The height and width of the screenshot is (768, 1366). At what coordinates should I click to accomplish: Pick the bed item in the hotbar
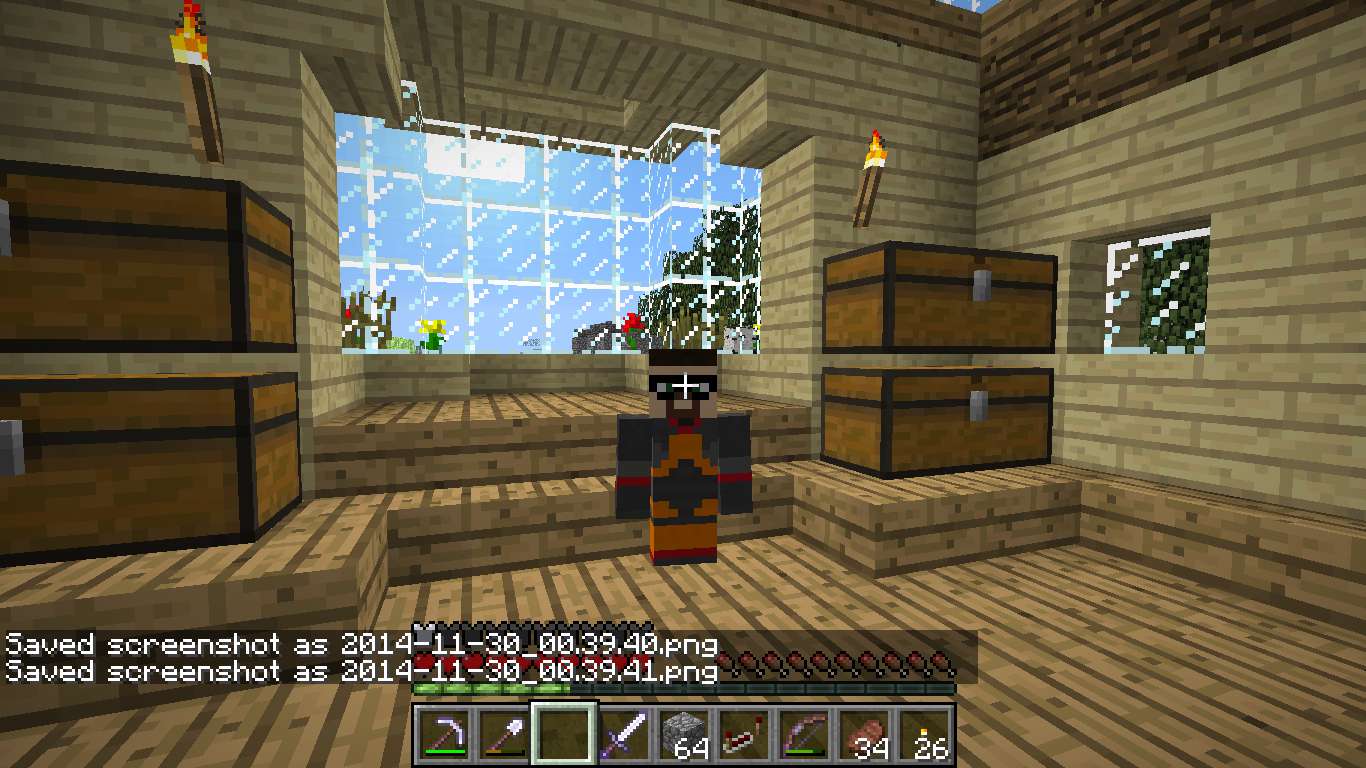click(x=744, y=735)
